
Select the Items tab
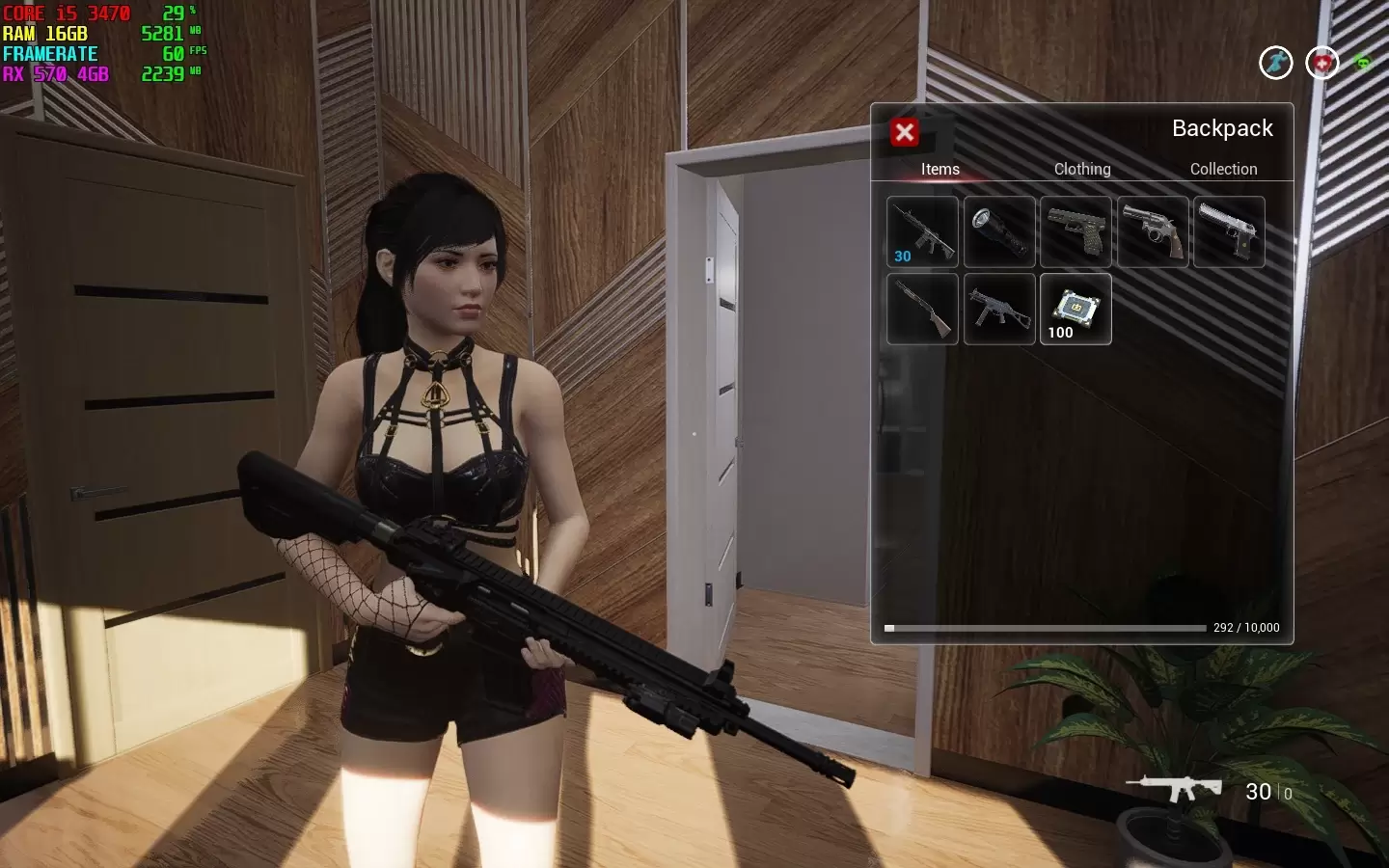(x=940, y=169)
